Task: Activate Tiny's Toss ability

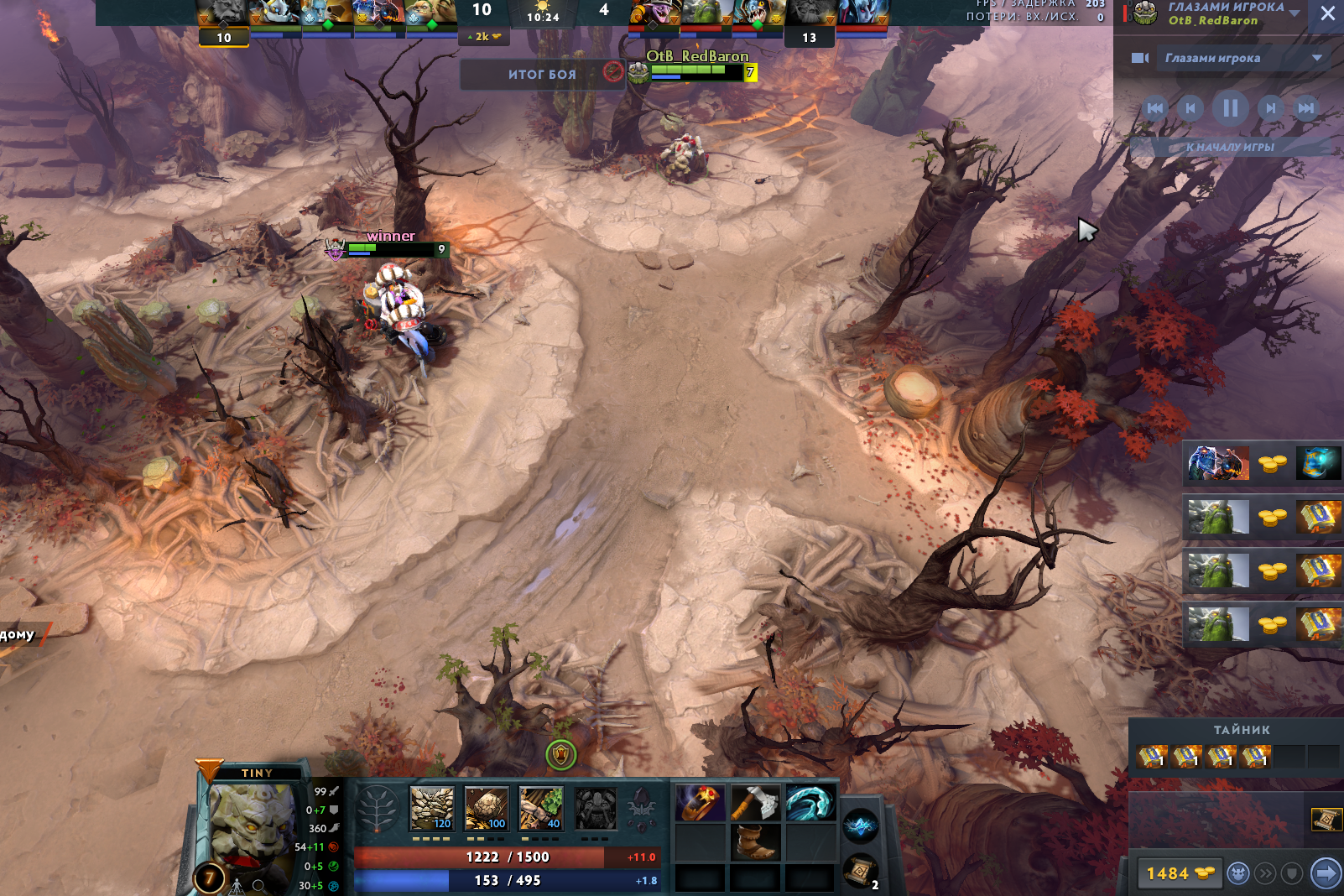Action: pos(487,809)
